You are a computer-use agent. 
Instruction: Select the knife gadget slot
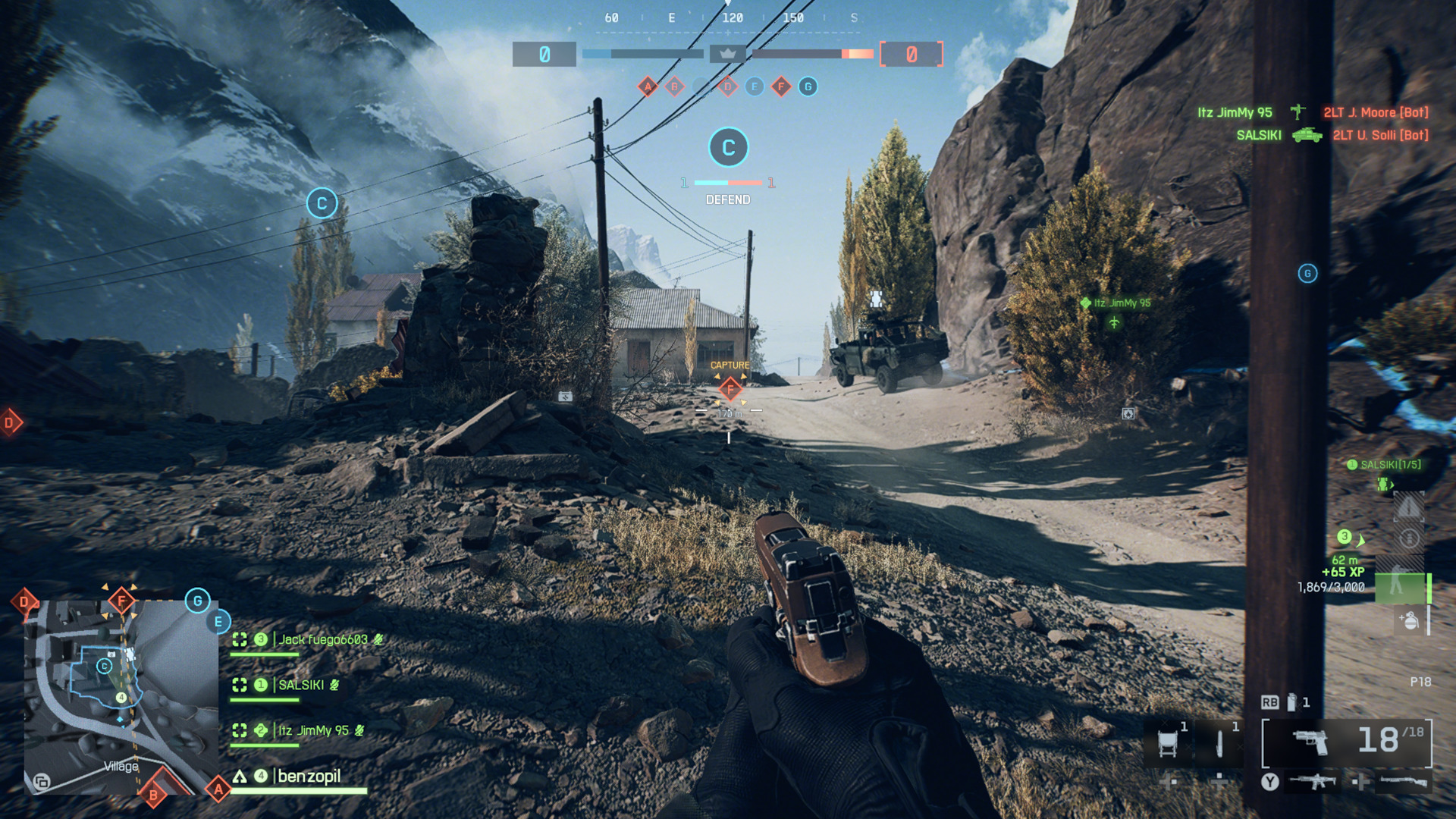(1219, 743)
